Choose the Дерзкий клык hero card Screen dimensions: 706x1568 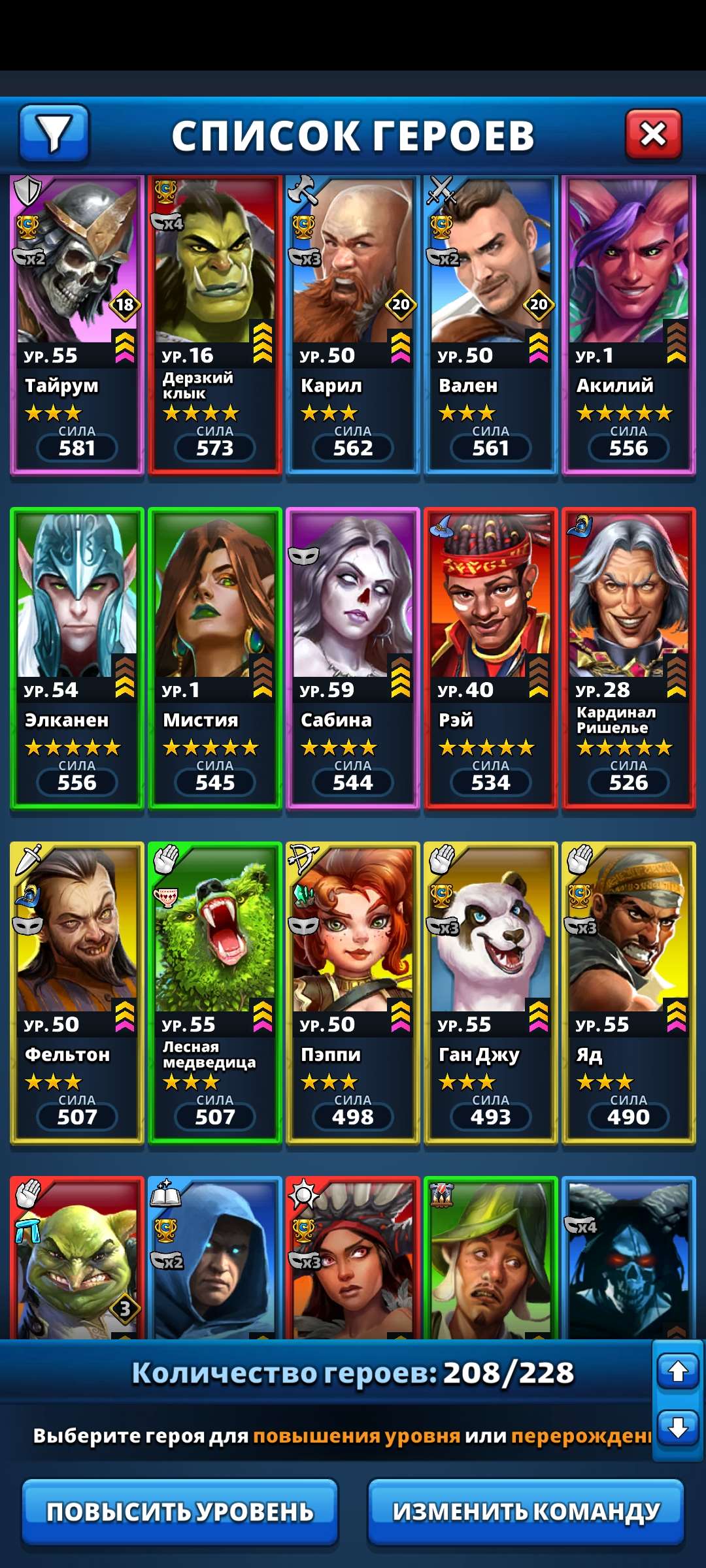[x=215, y=324]
